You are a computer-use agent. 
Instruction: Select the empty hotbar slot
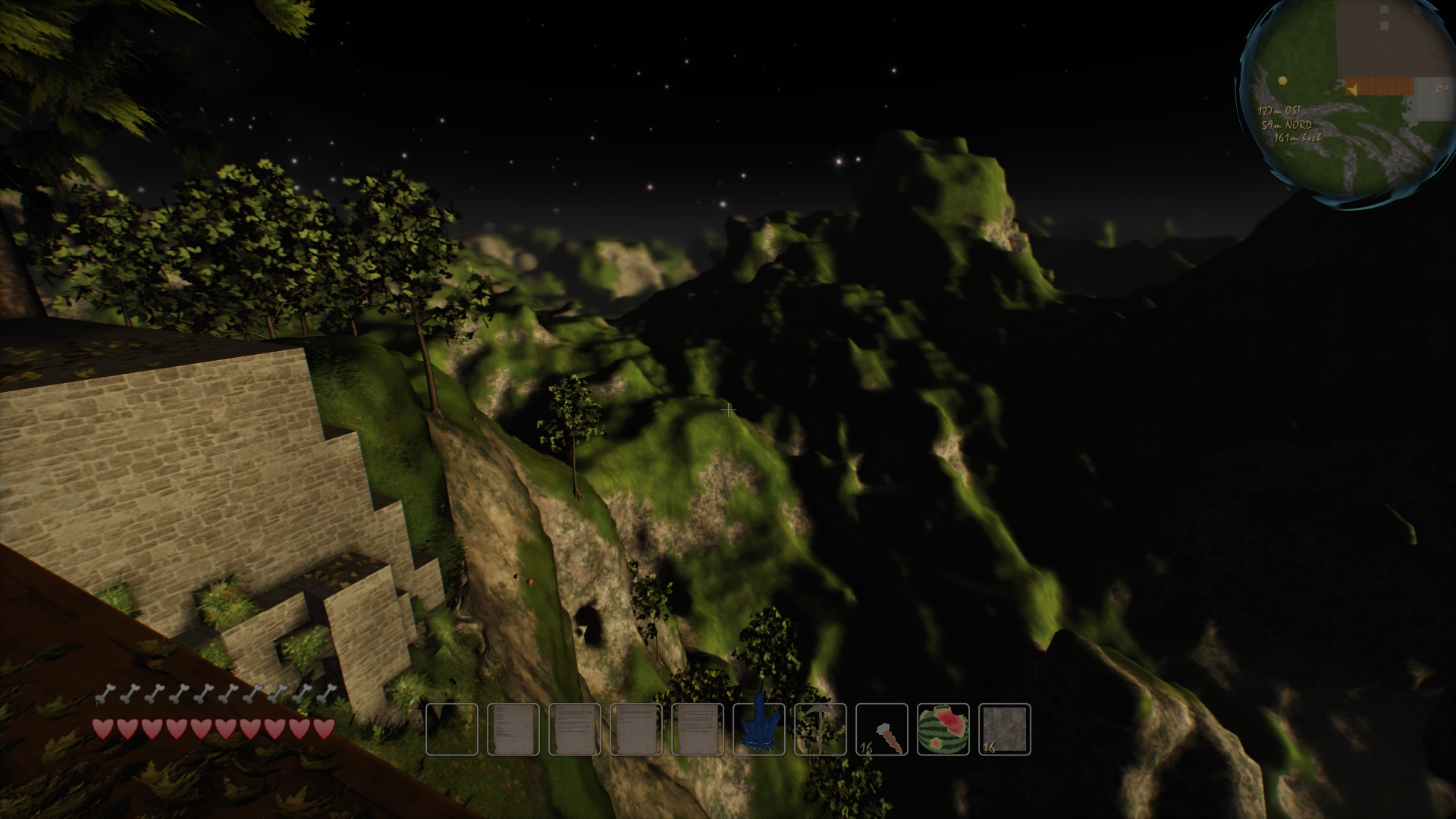[x=452, y=730]
